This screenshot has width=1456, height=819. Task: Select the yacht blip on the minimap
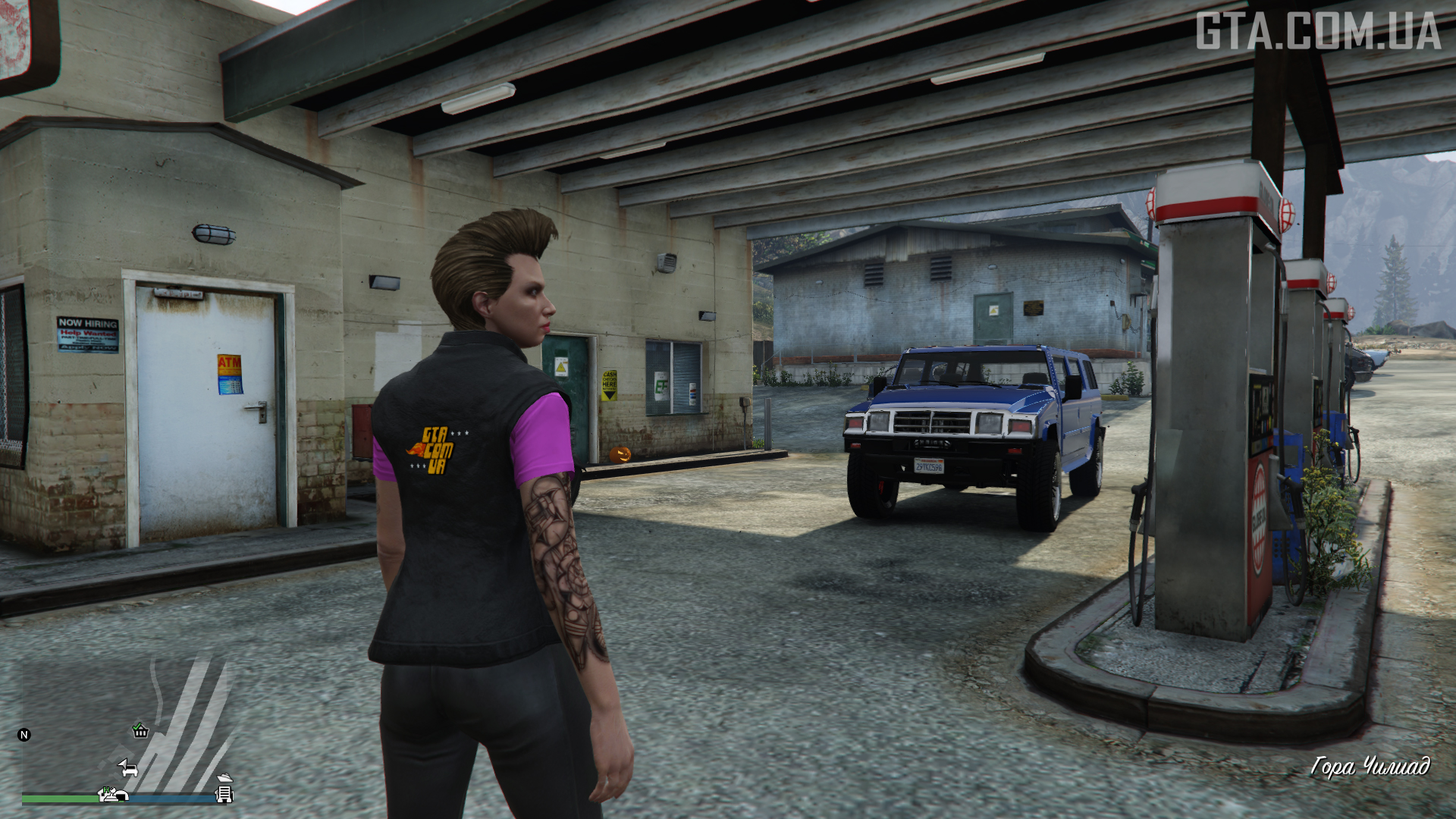[x=224, y=778]
